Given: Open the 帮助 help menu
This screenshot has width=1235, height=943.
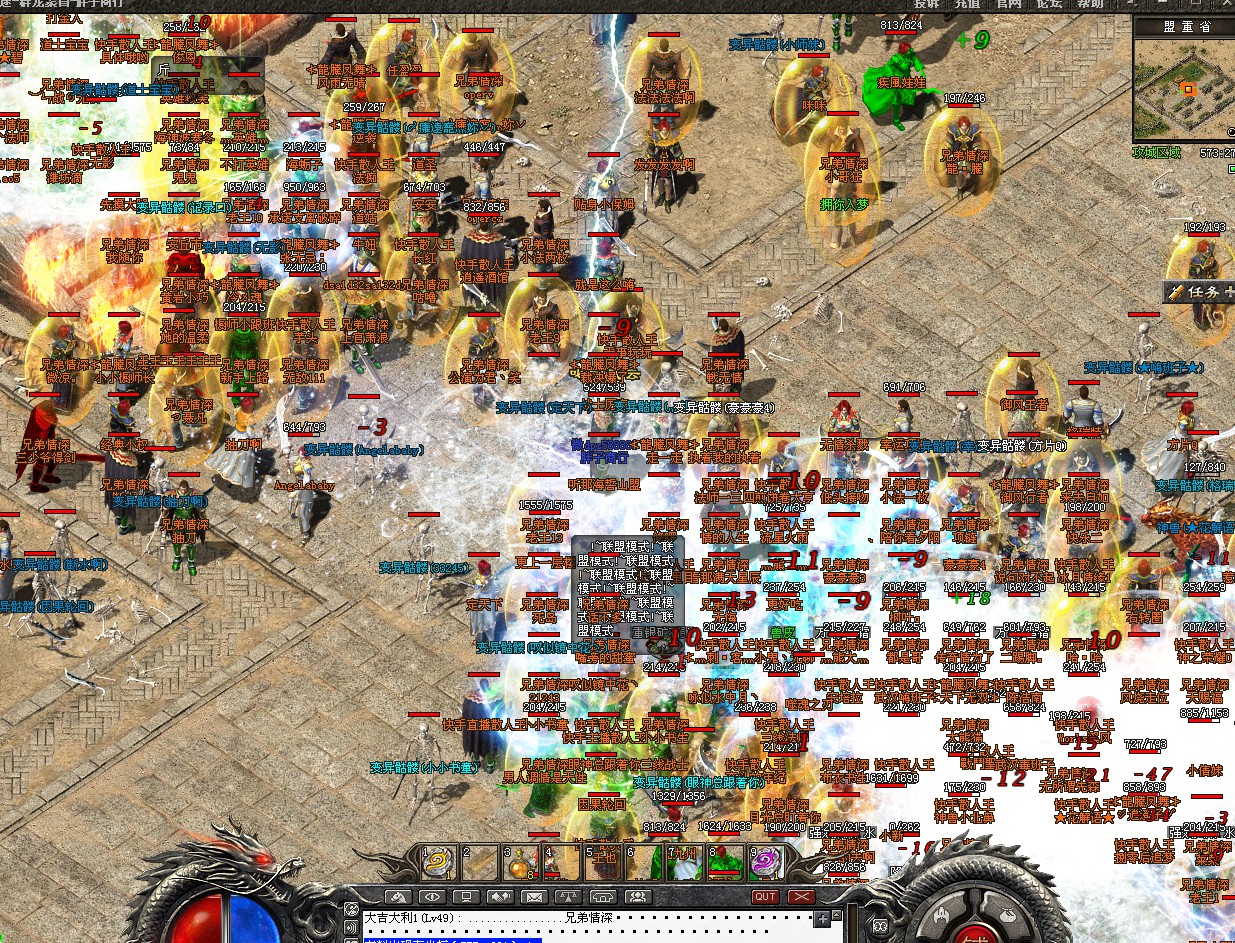Looking at the screenshot, I should click(1089, 5).
